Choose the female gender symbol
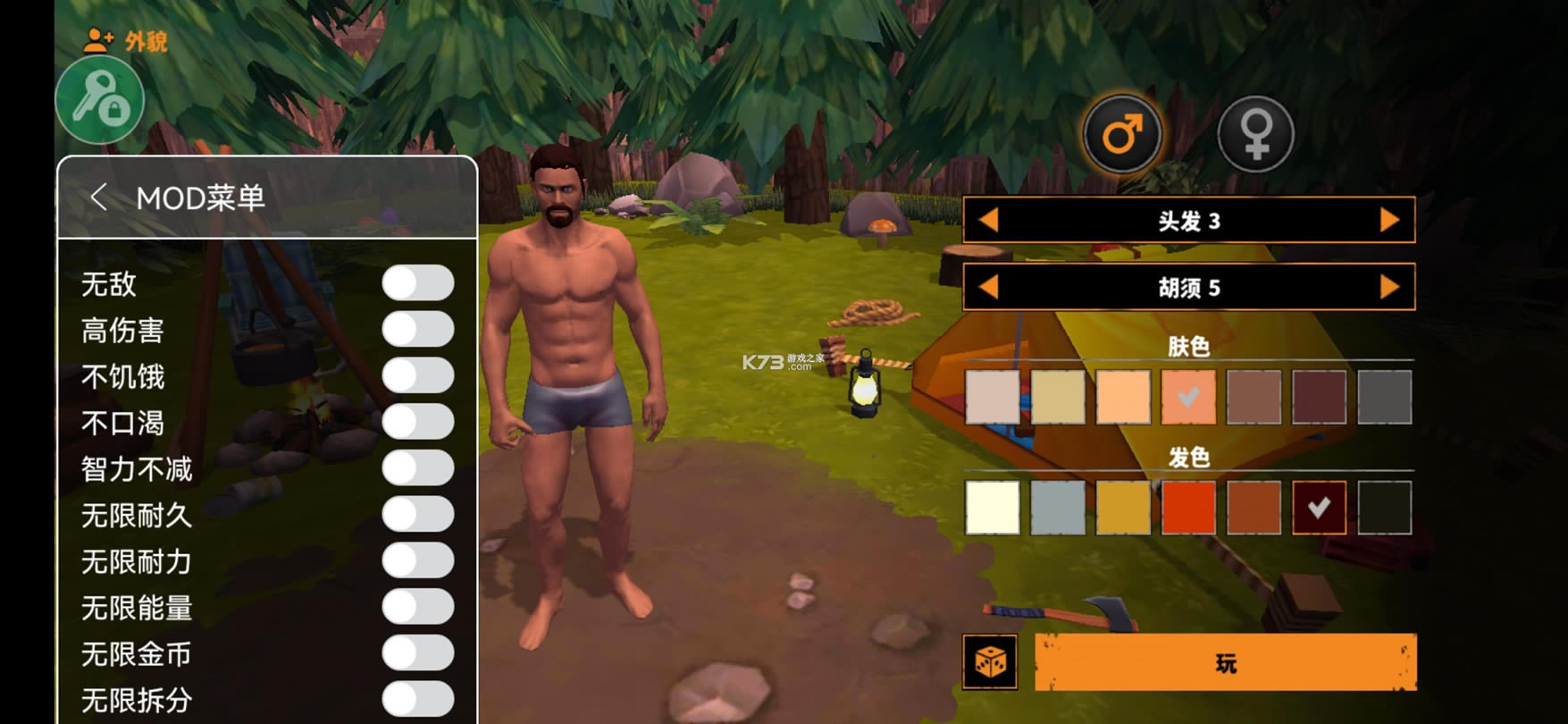This screenshot has height=724, width=1568. (1255, 135)
